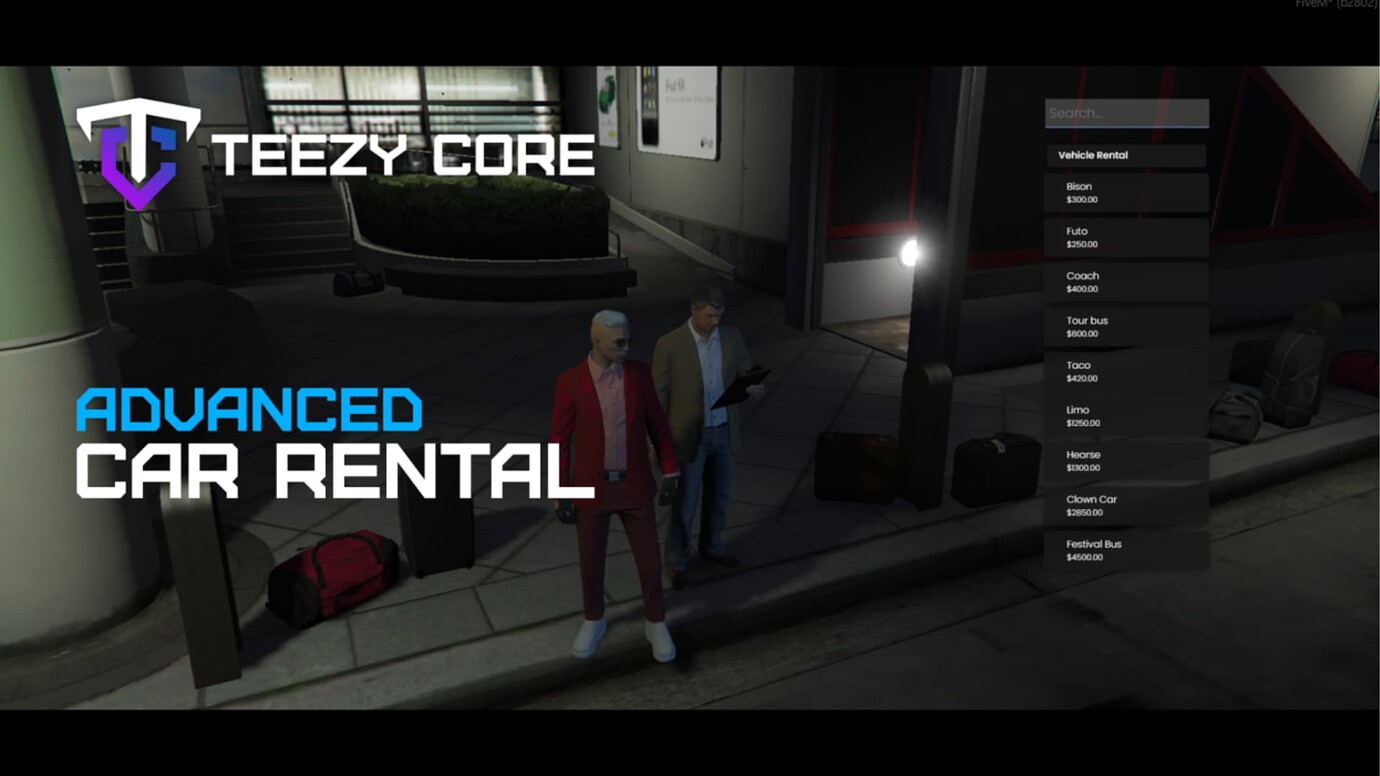Click the Teezy Core shield logo
Image resolution: width=1380 pixels, height=776 pixels.
point(140,155)
